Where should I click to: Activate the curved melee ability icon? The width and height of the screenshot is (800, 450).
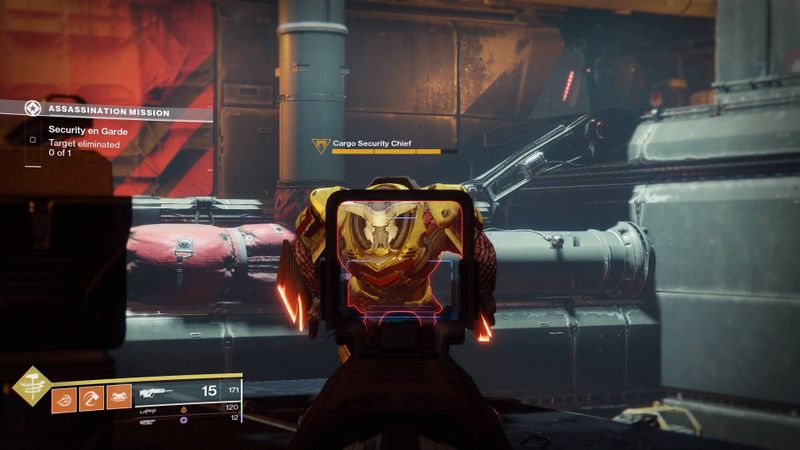91,397
